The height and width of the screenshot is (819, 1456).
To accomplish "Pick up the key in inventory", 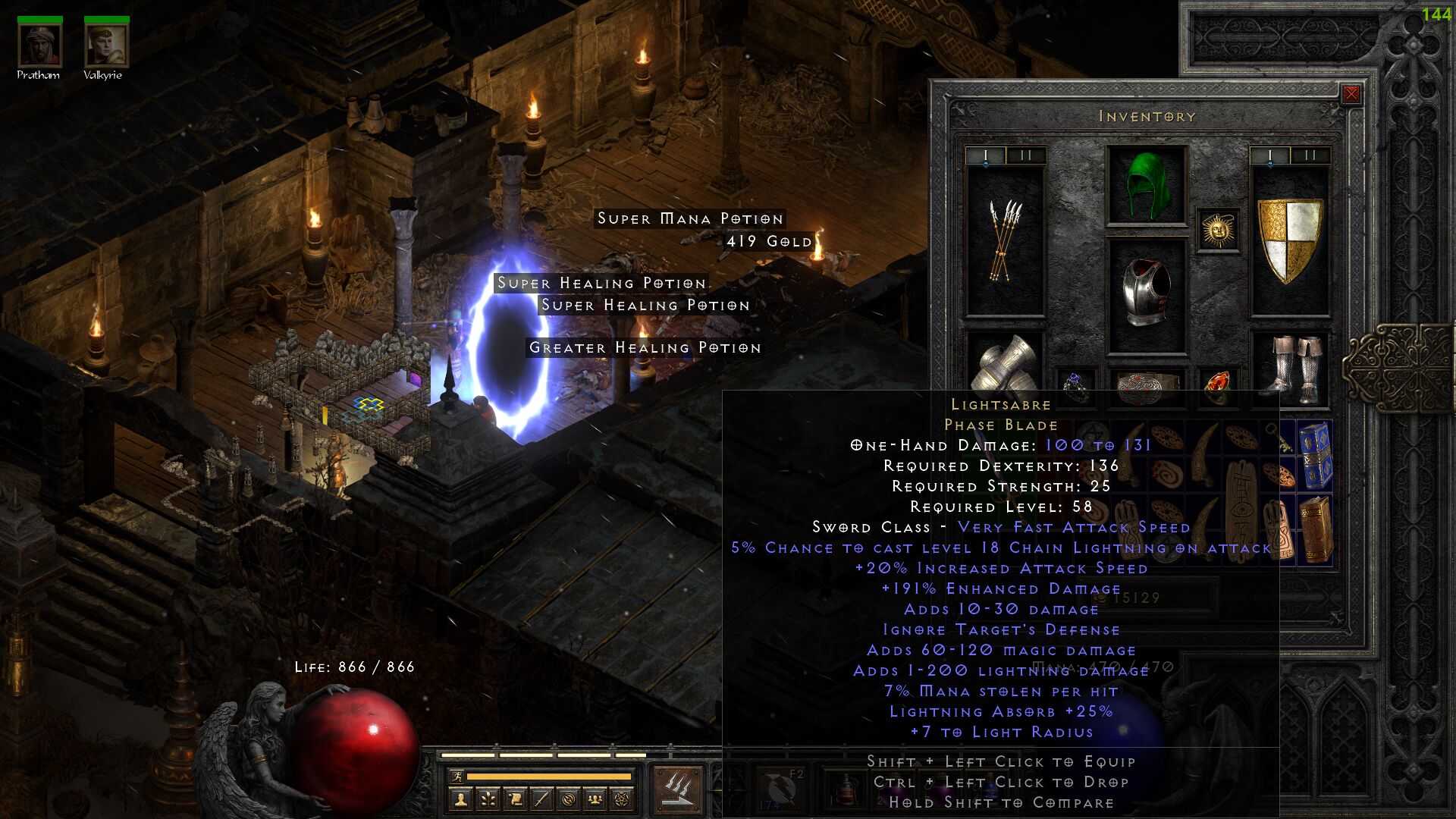I will pos(1279,438).
